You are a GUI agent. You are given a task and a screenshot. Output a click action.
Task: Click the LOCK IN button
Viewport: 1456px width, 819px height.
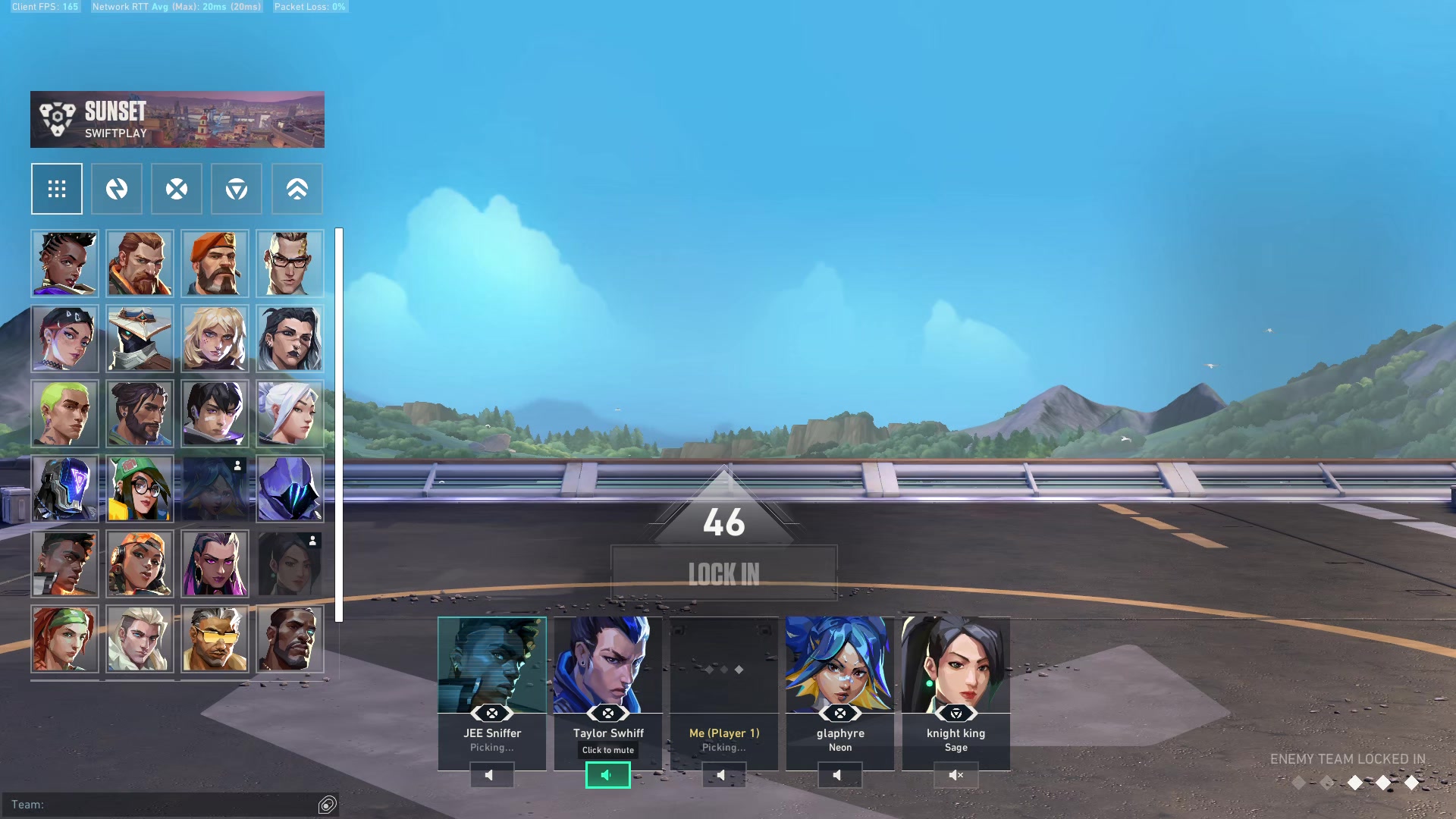(x=723, y=574)
